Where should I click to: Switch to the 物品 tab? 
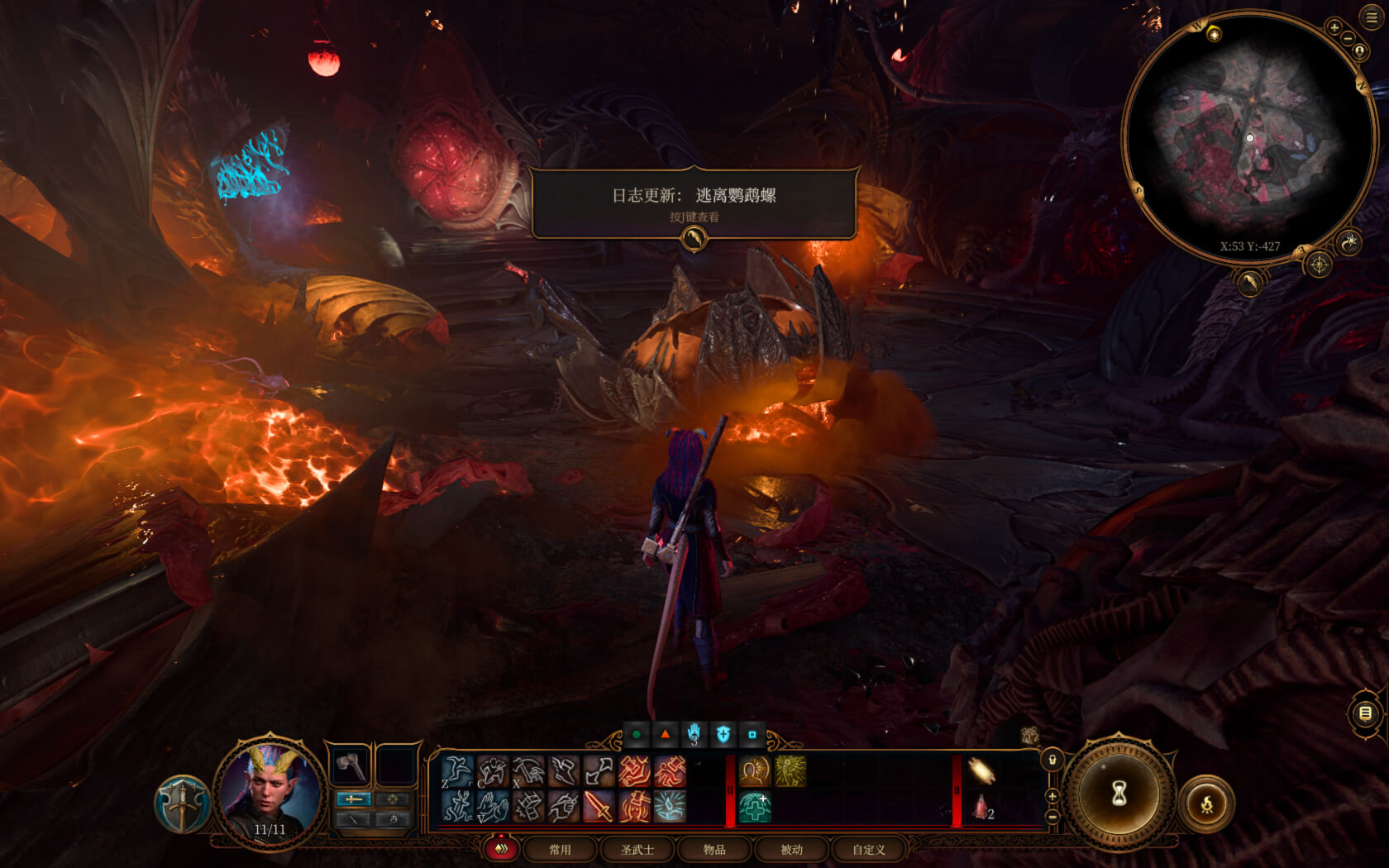714,849
